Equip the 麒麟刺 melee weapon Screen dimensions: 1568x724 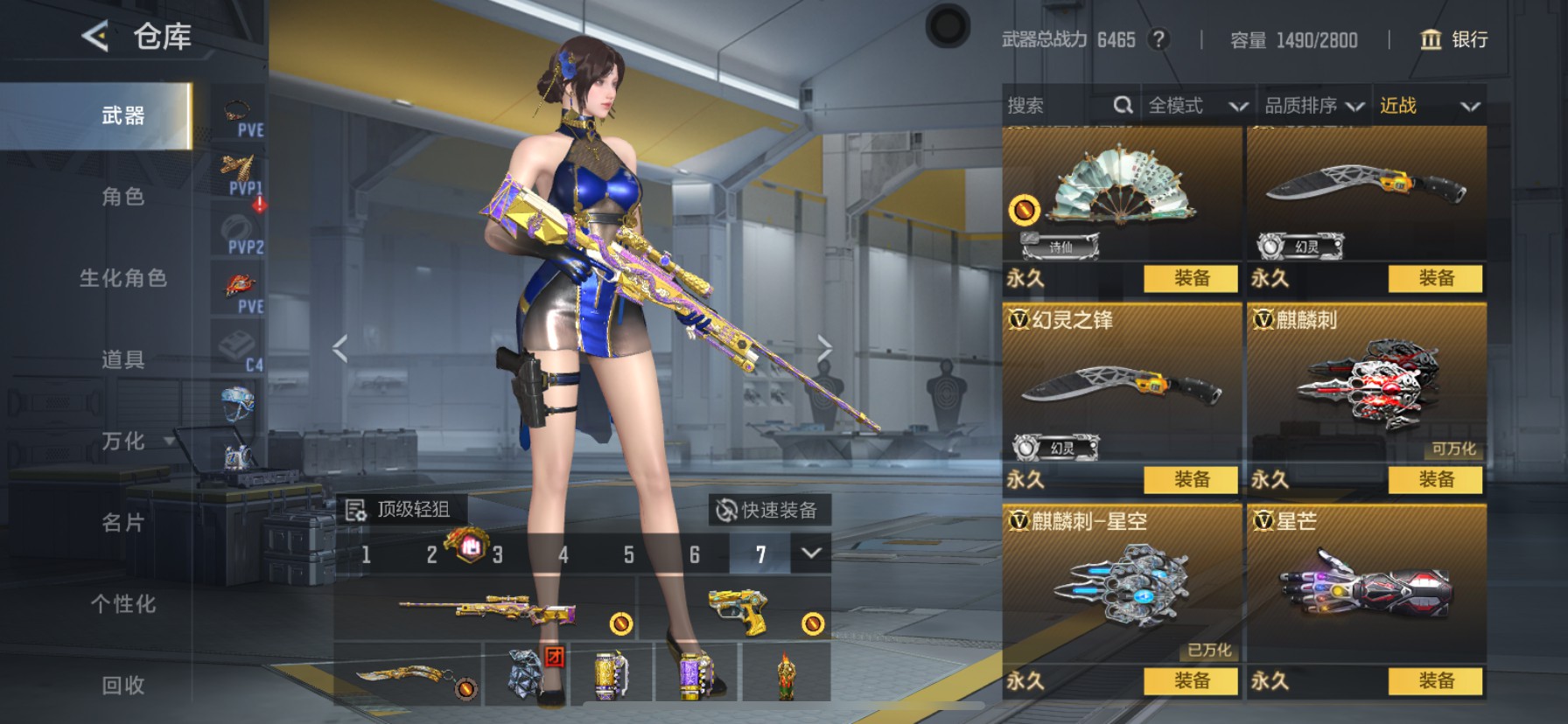[x=1435, y=479]
